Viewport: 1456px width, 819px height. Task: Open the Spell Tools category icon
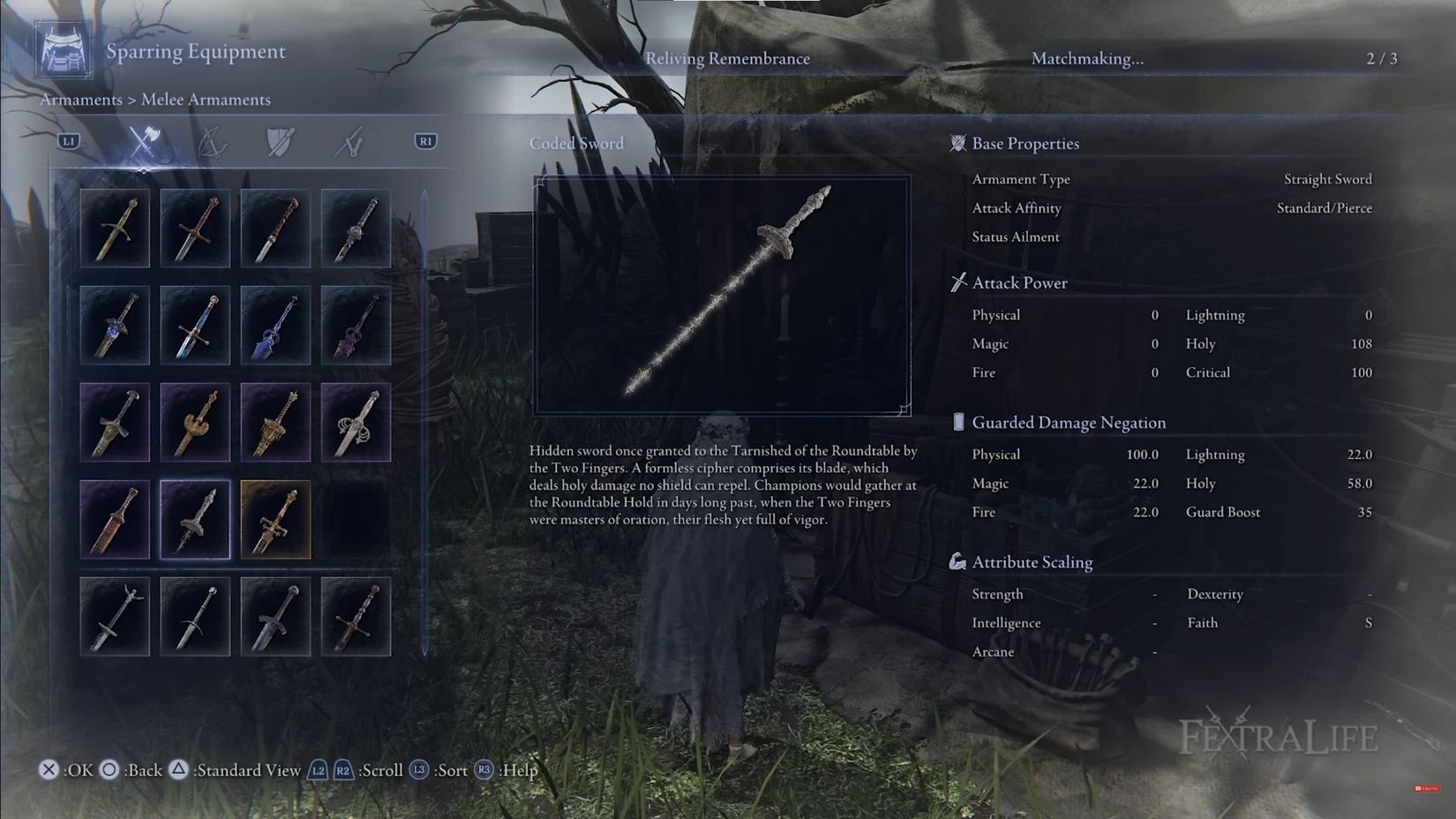pos(349,143)
